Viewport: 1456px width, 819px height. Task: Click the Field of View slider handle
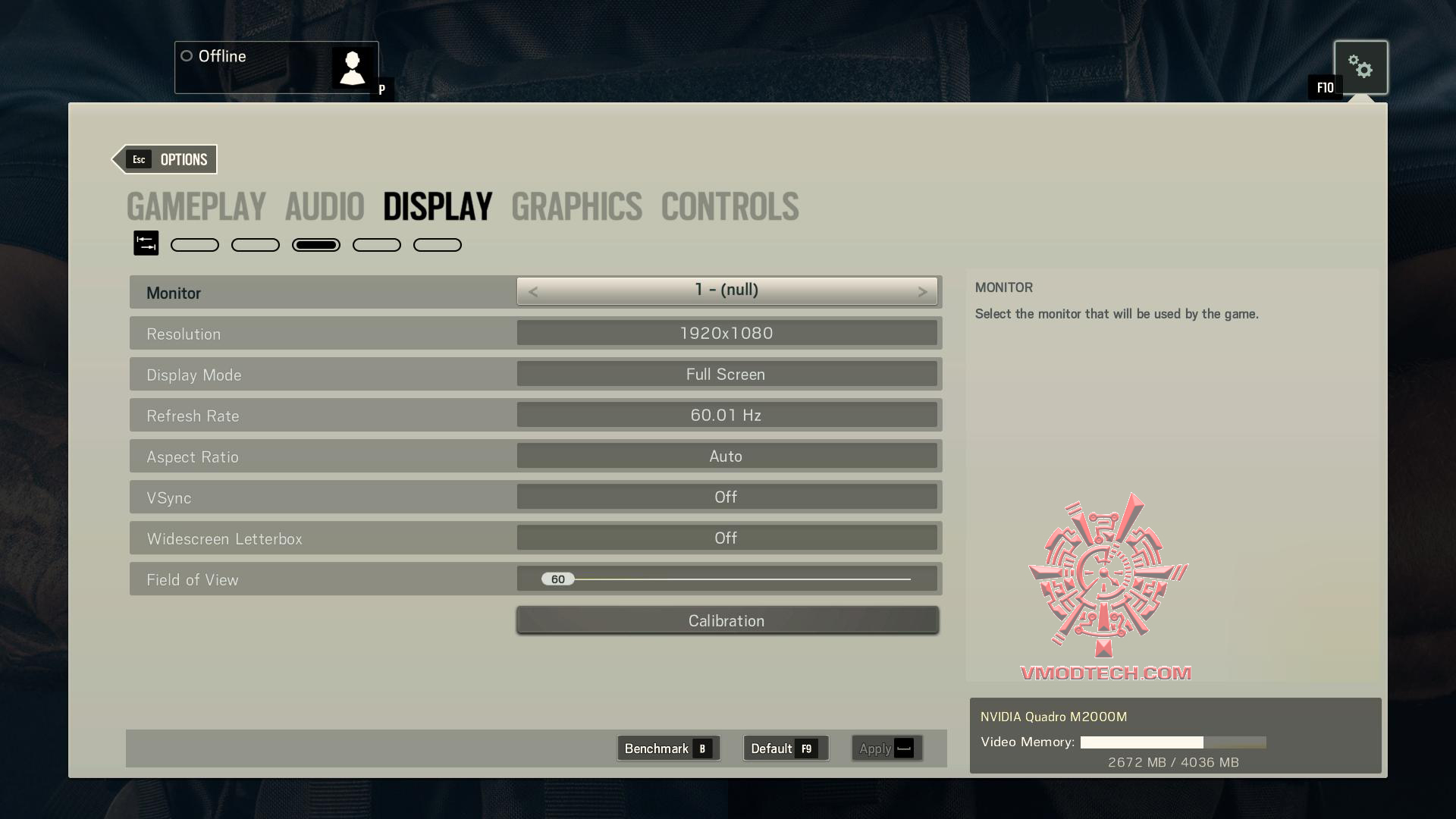[558, 579]
